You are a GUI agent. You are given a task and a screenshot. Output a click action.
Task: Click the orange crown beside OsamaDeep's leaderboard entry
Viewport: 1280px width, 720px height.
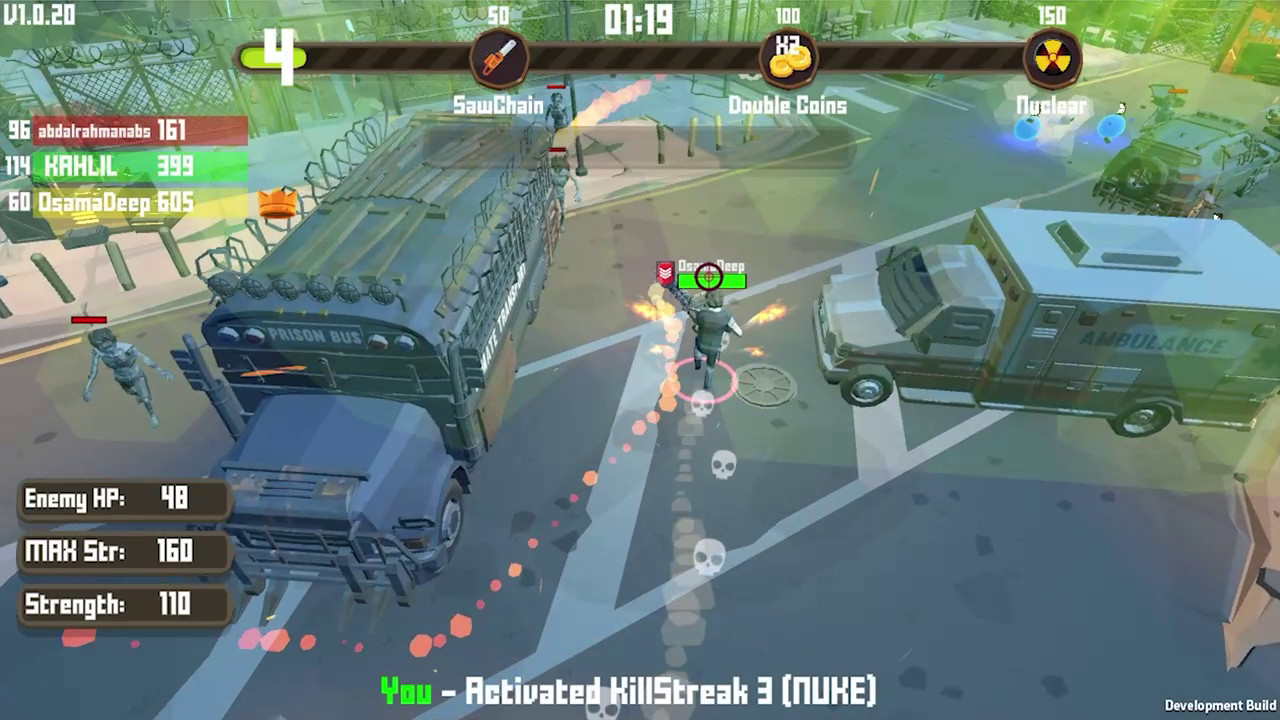[277, 203]
